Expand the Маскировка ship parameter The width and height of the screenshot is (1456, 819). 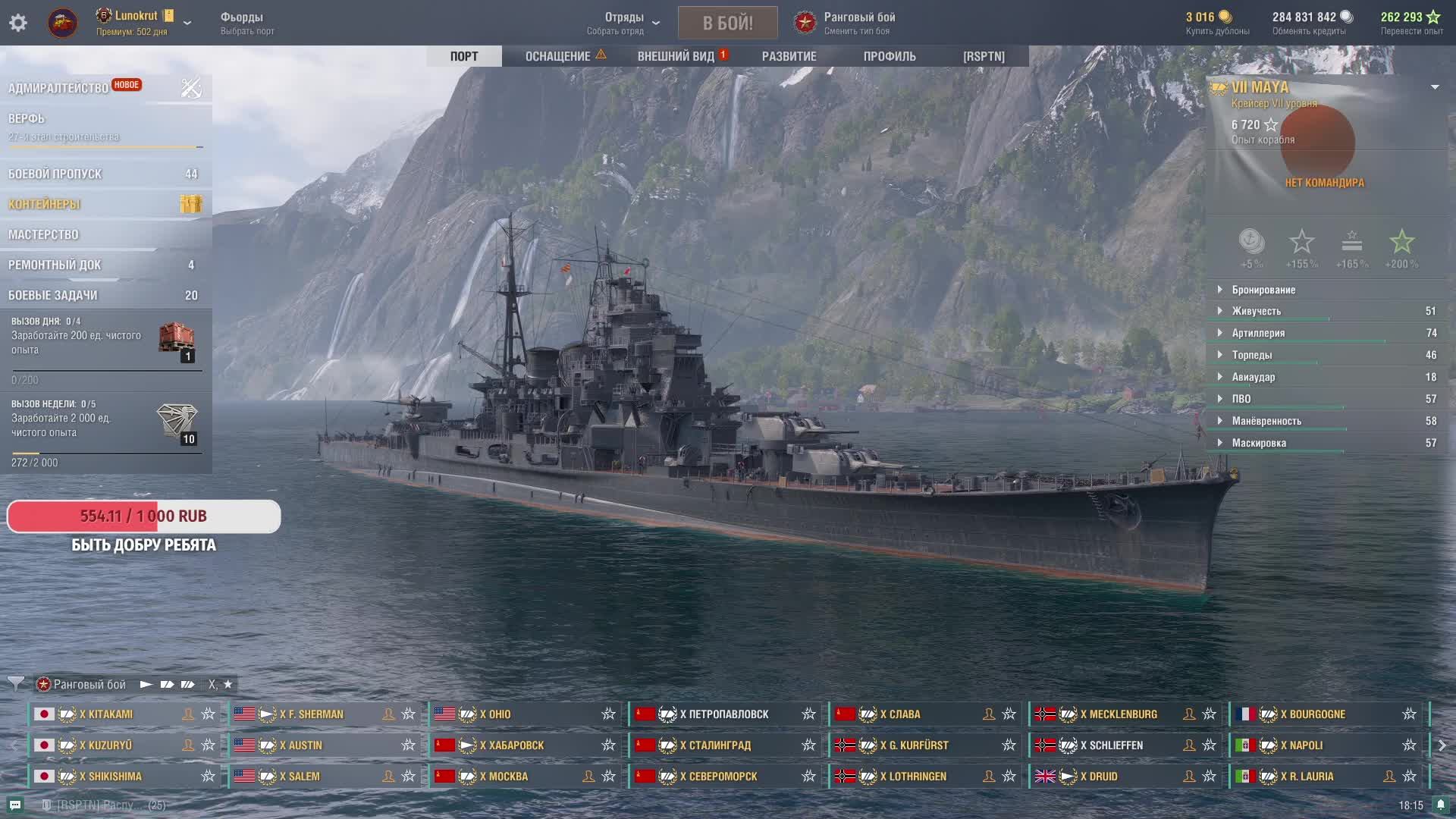[1259, 443]
